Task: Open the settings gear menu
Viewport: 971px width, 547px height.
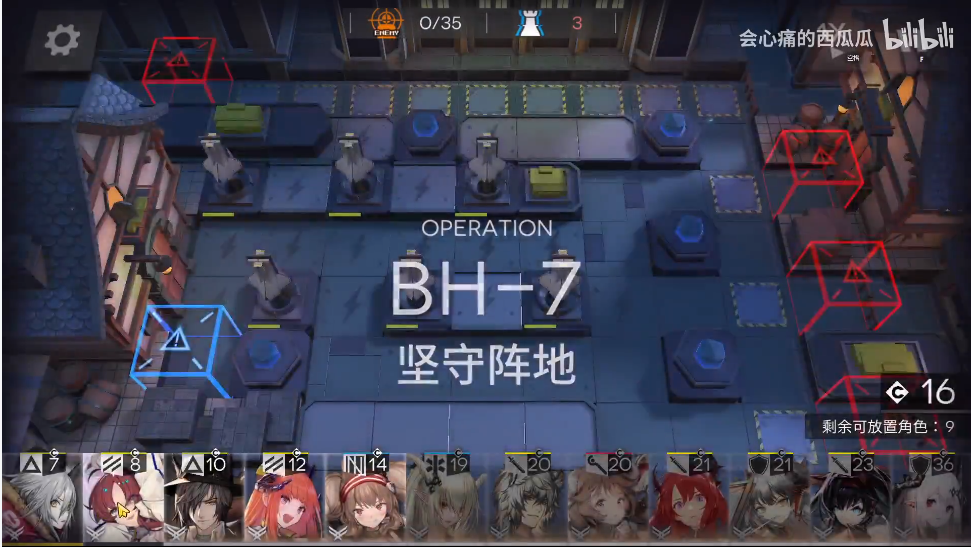Action: (62, 39)
